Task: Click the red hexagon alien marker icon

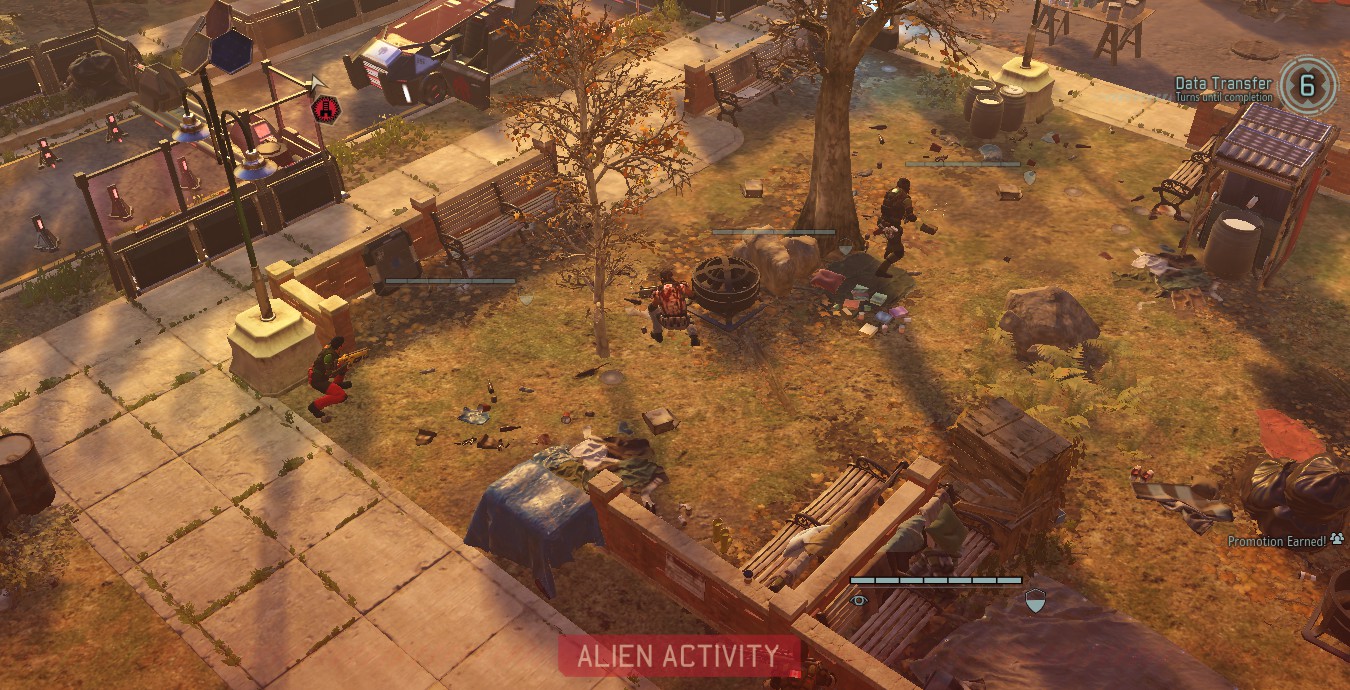Action: pos(326,108)
